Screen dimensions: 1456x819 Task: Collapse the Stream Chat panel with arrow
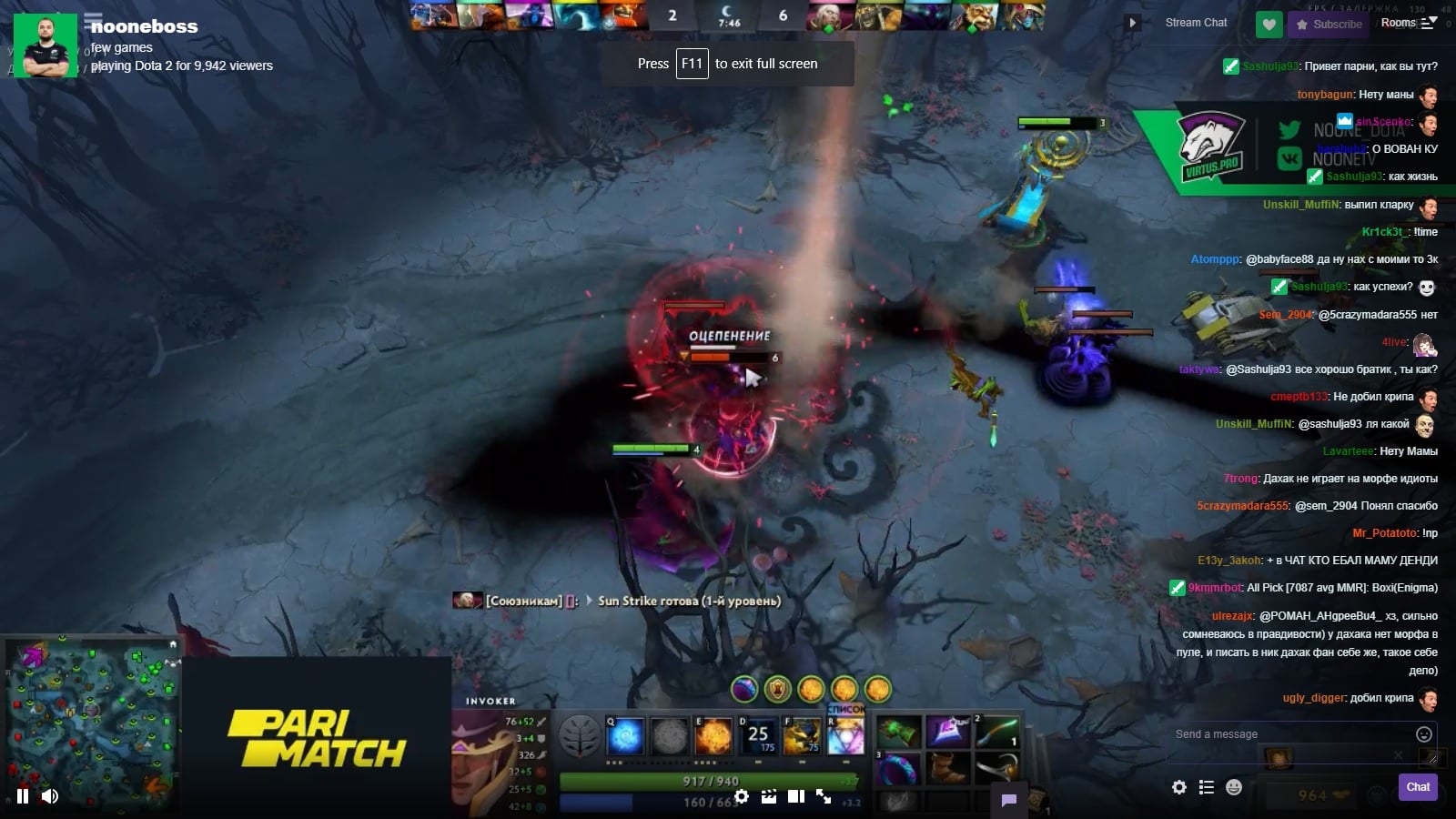coord(1132,23)
